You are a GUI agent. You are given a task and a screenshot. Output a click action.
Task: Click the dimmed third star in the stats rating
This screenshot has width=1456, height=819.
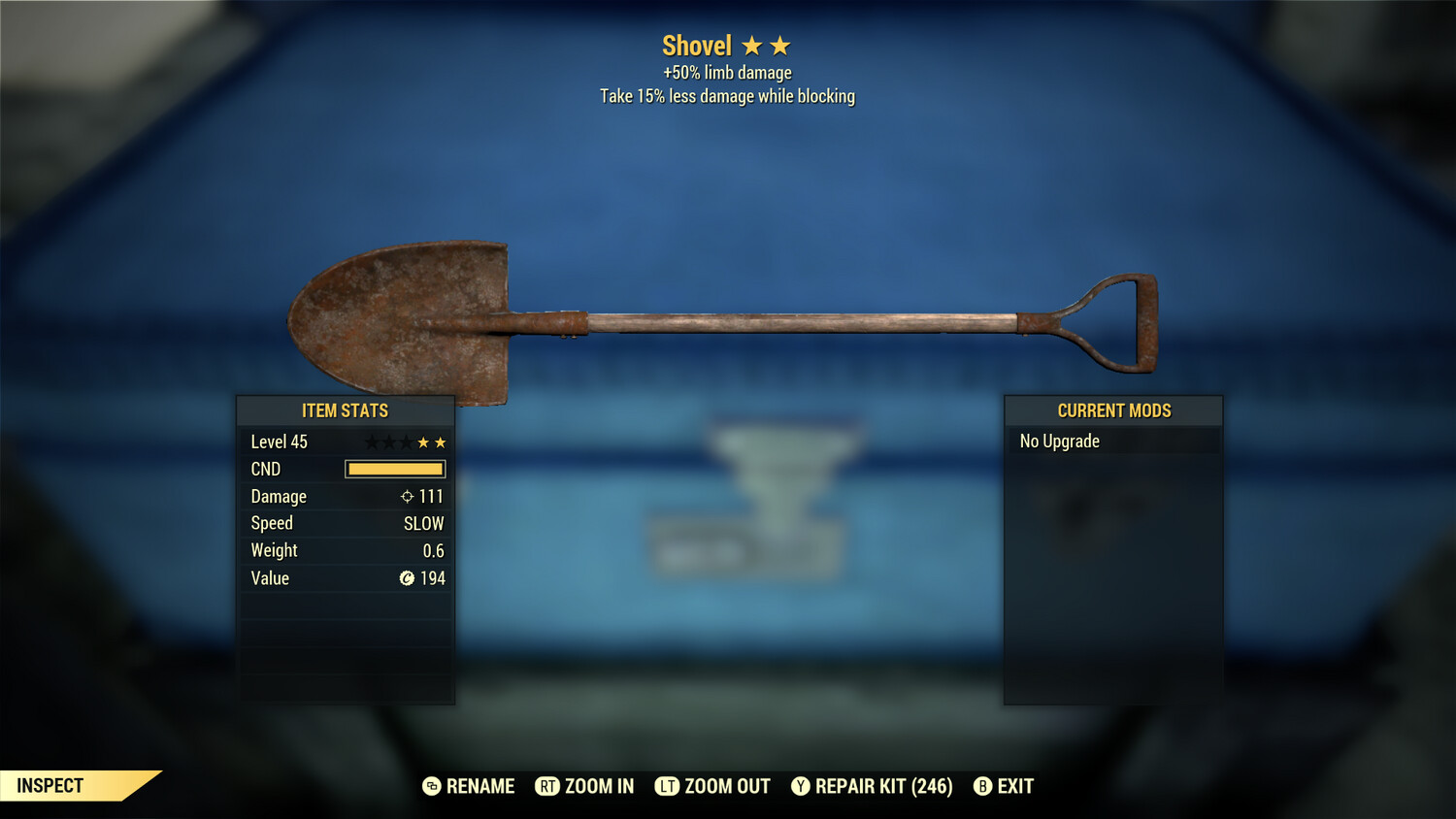(406, 442)
